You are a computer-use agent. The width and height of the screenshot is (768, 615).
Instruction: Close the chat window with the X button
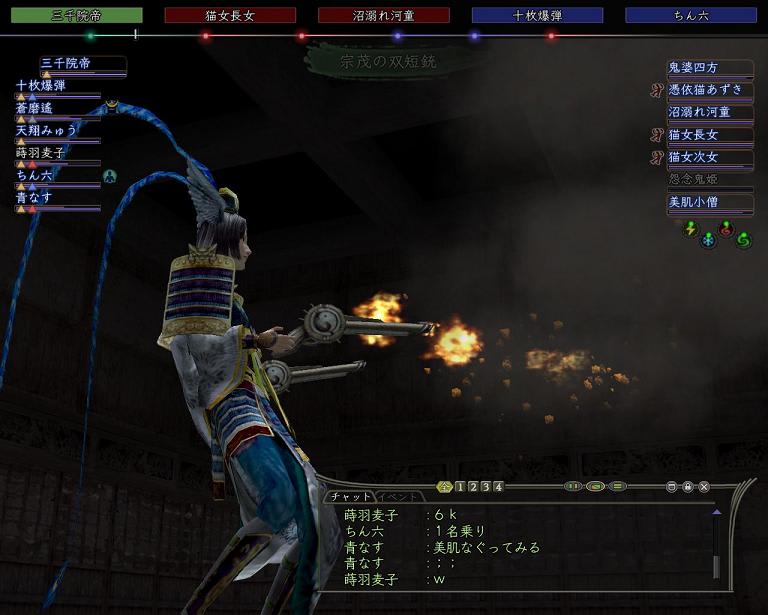[x=705, y=487]
